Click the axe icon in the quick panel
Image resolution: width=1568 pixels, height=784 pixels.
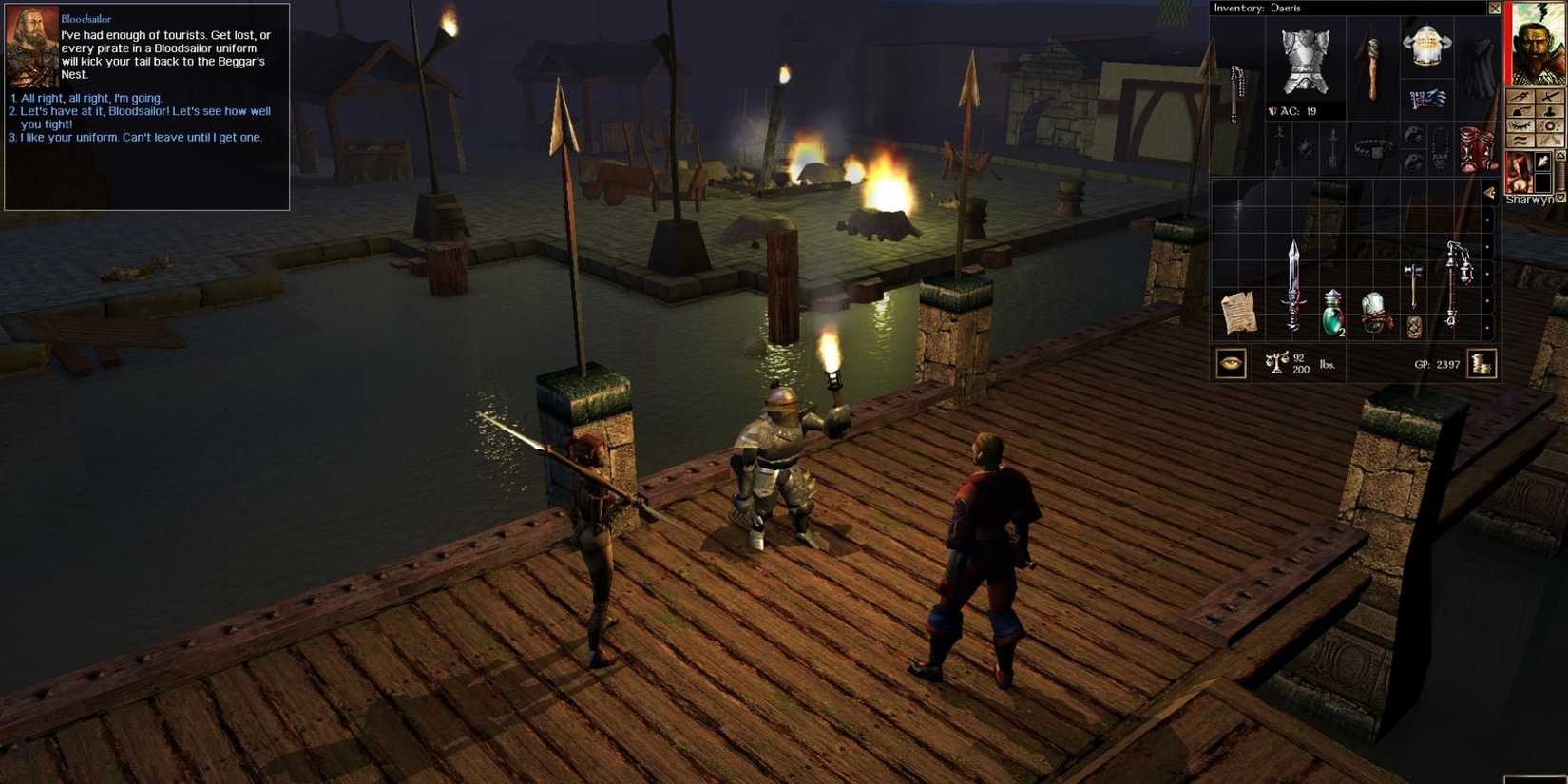click(1520, 111)
